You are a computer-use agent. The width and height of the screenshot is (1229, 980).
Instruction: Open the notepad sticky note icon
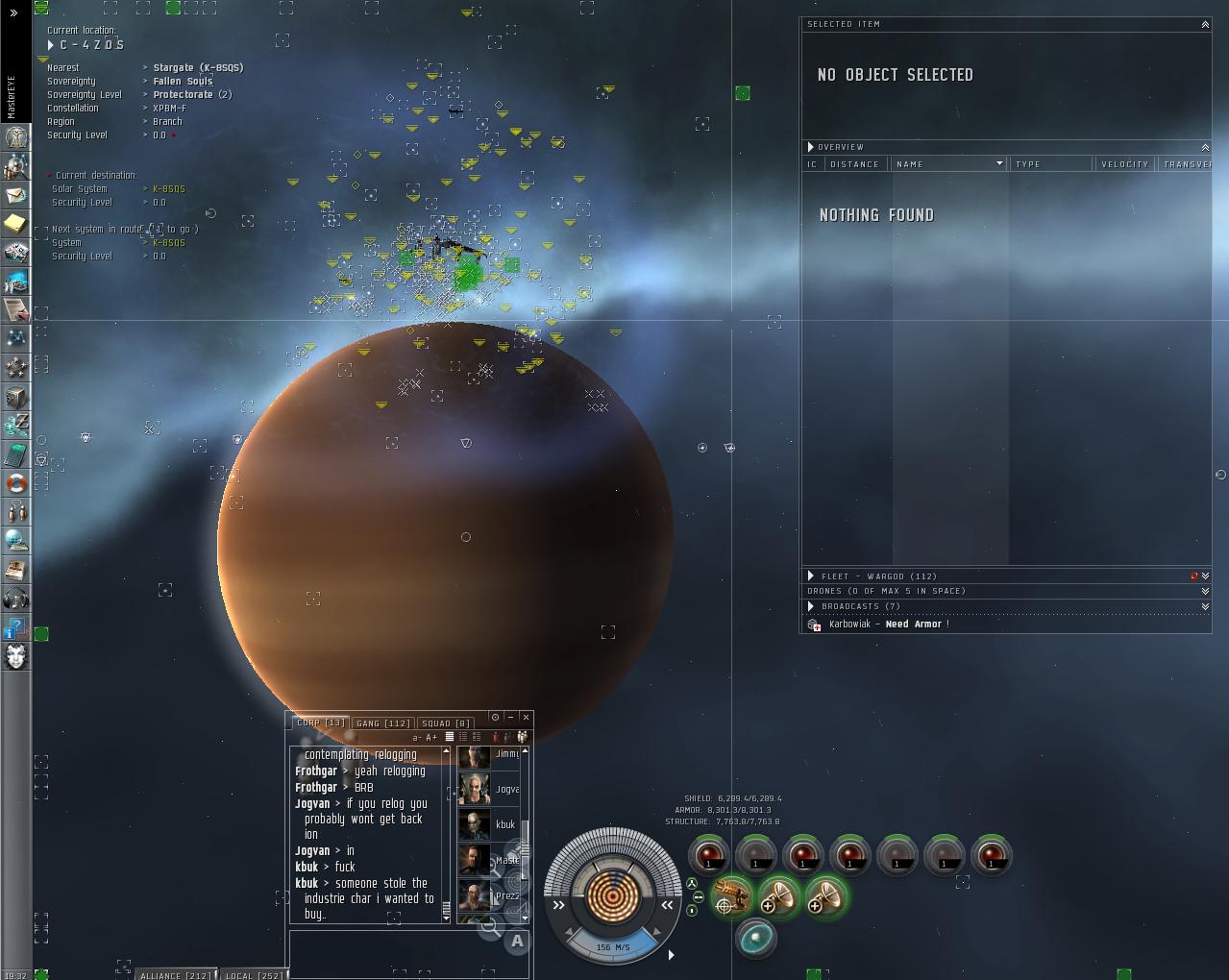(15, 224)
